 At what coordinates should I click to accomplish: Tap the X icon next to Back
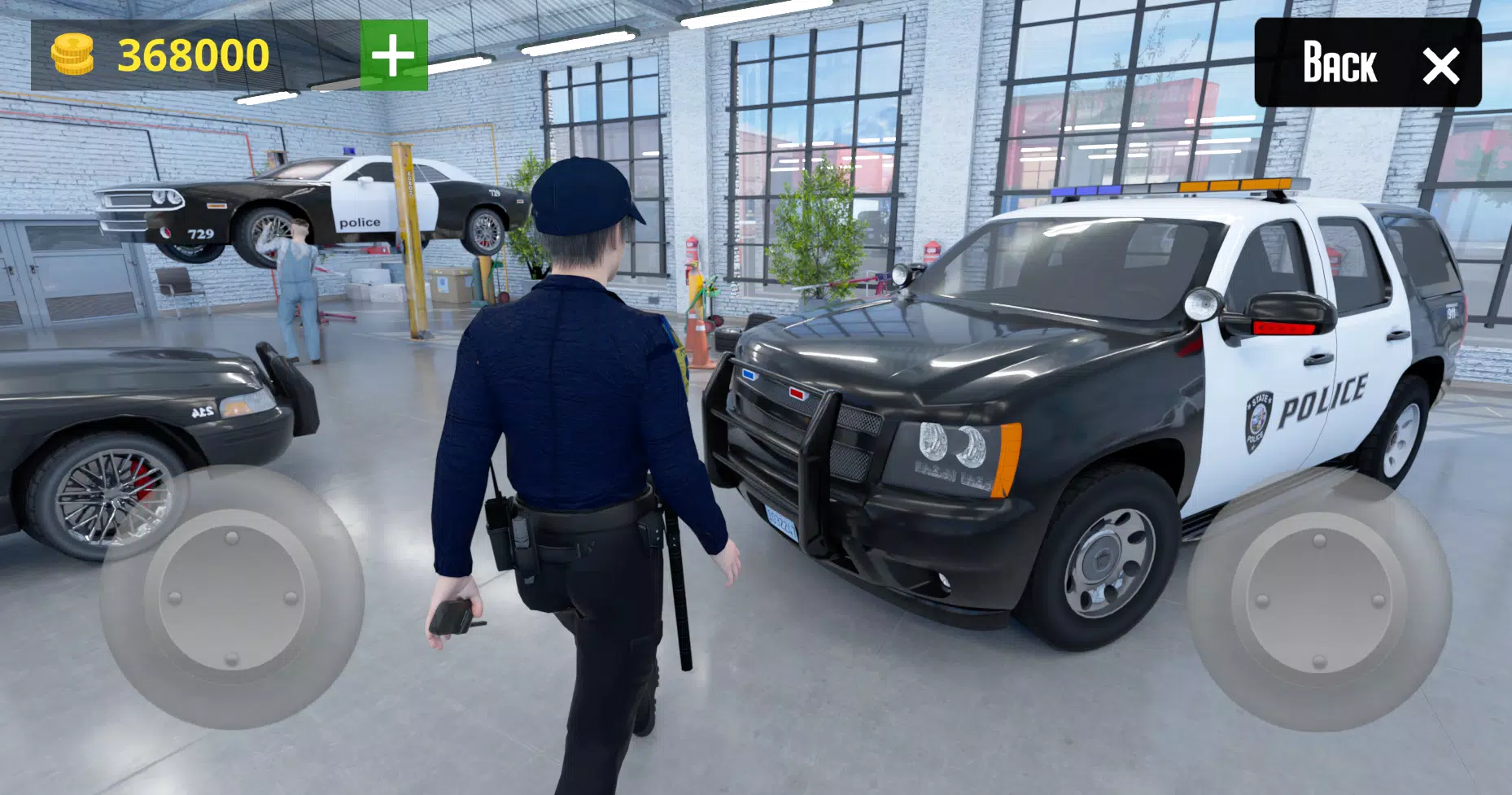coord(1442,63)
